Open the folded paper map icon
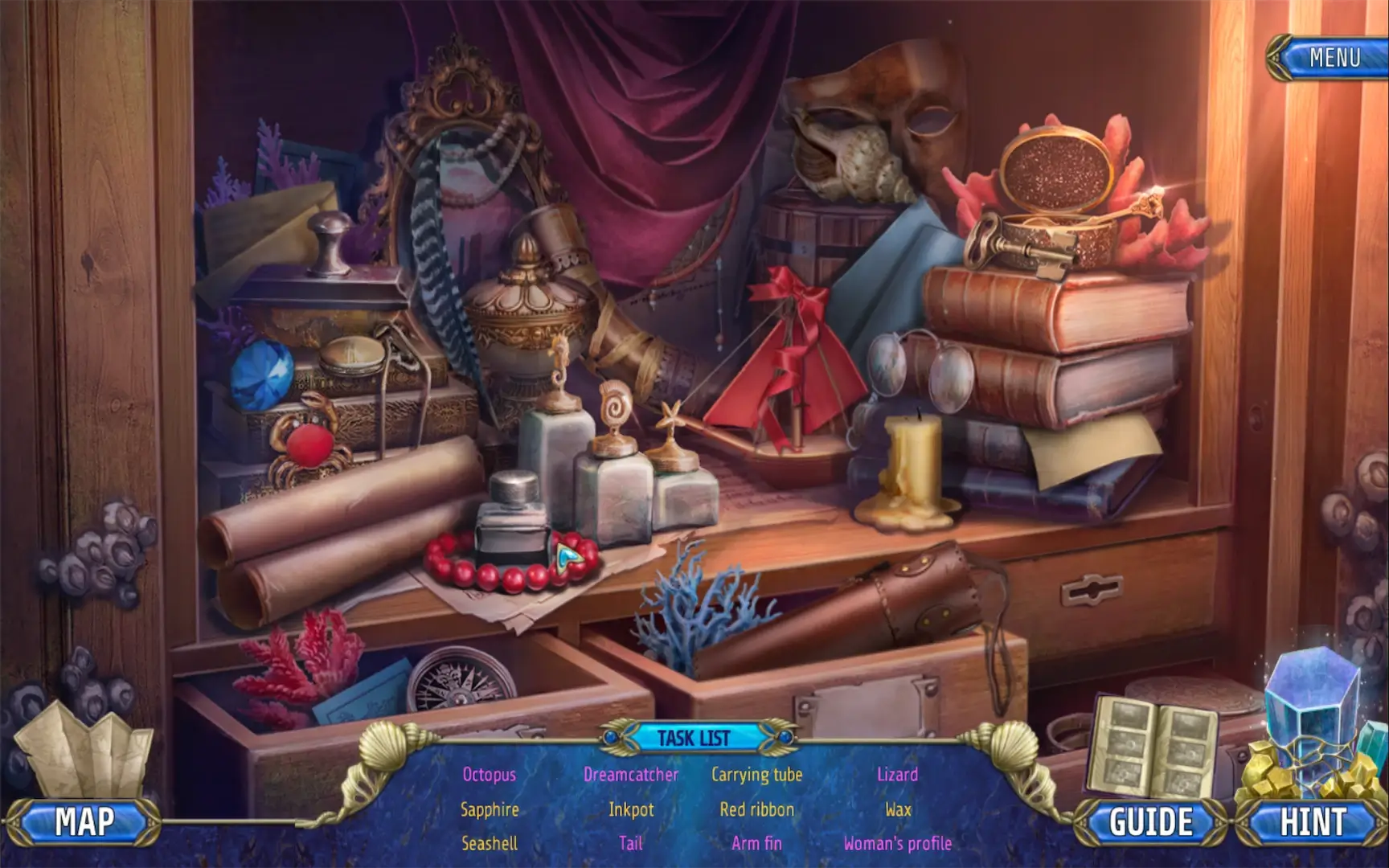Screen dimensions: 1389x868 pos(84,751)
